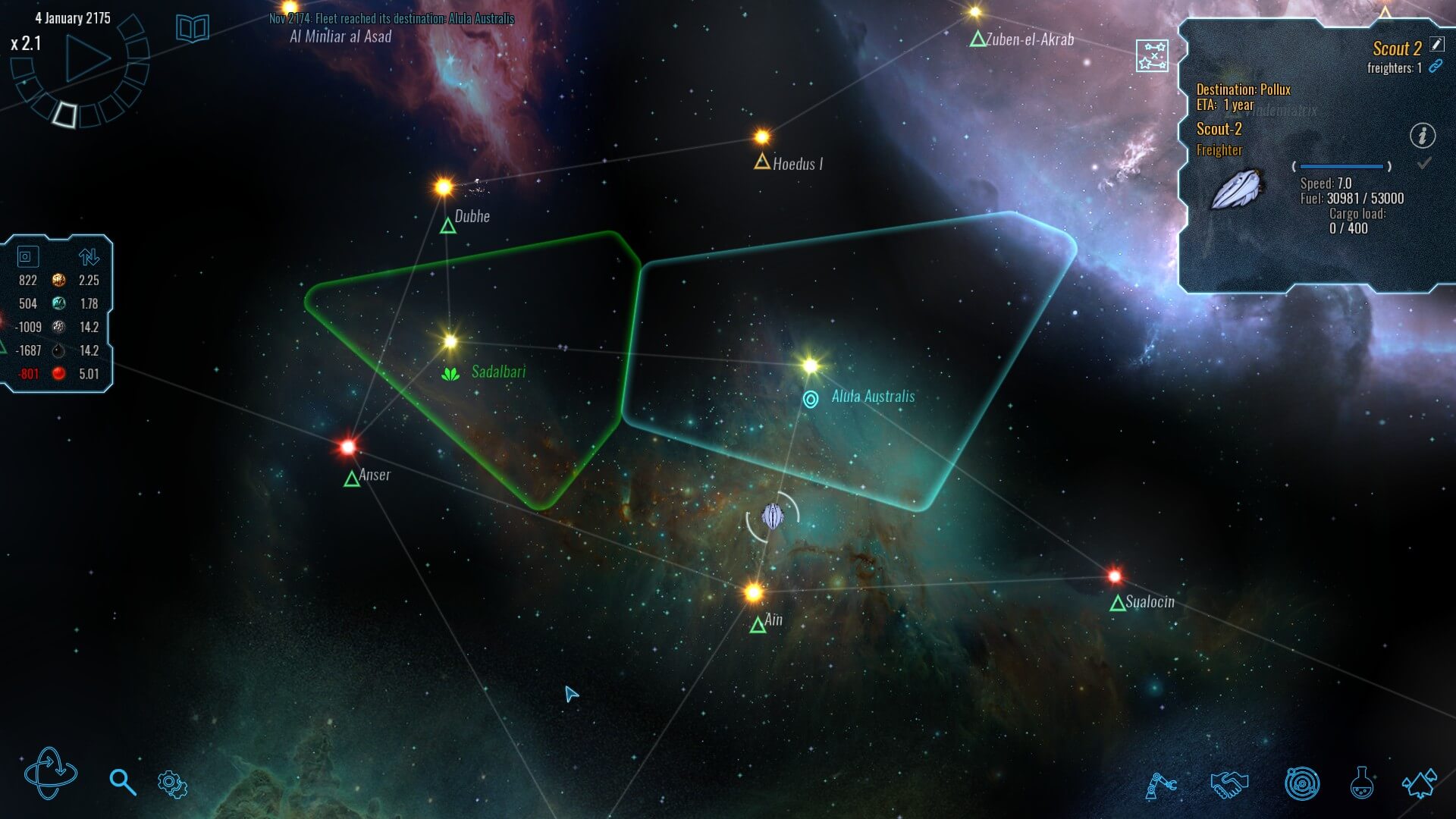Open the flask research screen

pyautogui.click(x=1361, y=783)
